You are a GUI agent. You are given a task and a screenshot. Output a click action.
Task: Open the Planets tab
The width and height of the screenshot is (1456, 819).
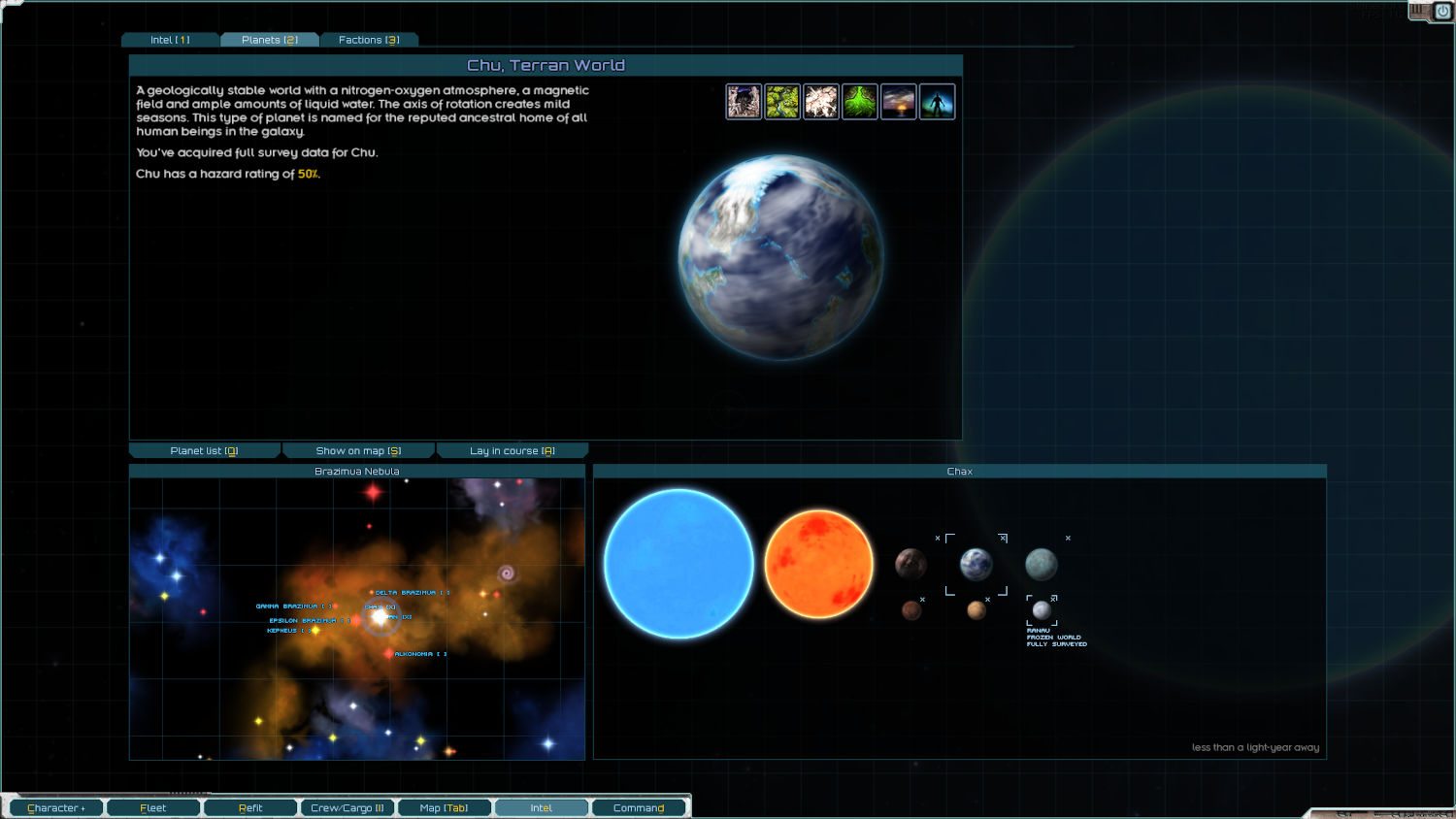[270, 40]
